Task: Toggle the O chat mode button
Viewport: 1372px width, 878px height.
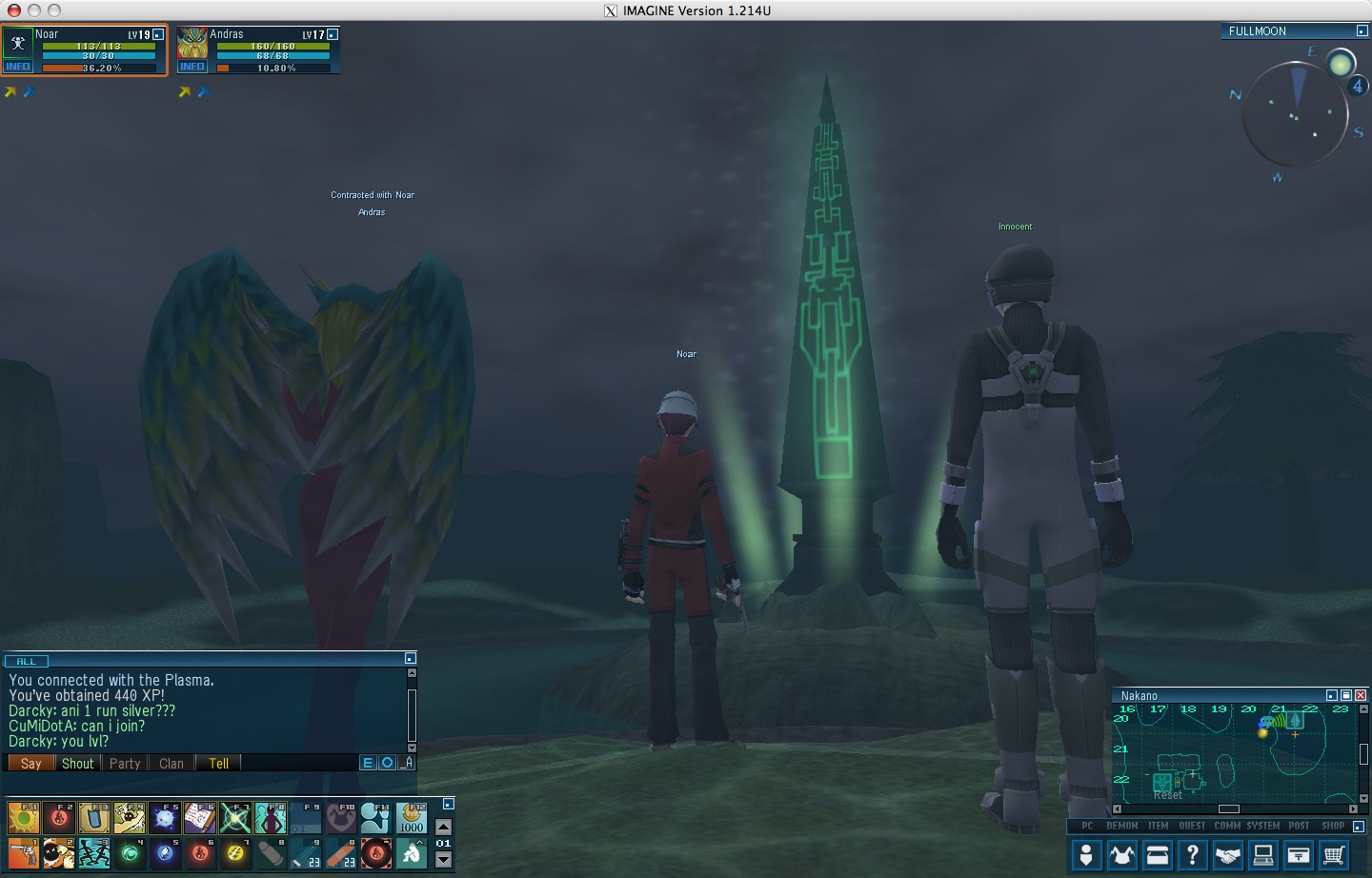Action: tap(385, 762)
